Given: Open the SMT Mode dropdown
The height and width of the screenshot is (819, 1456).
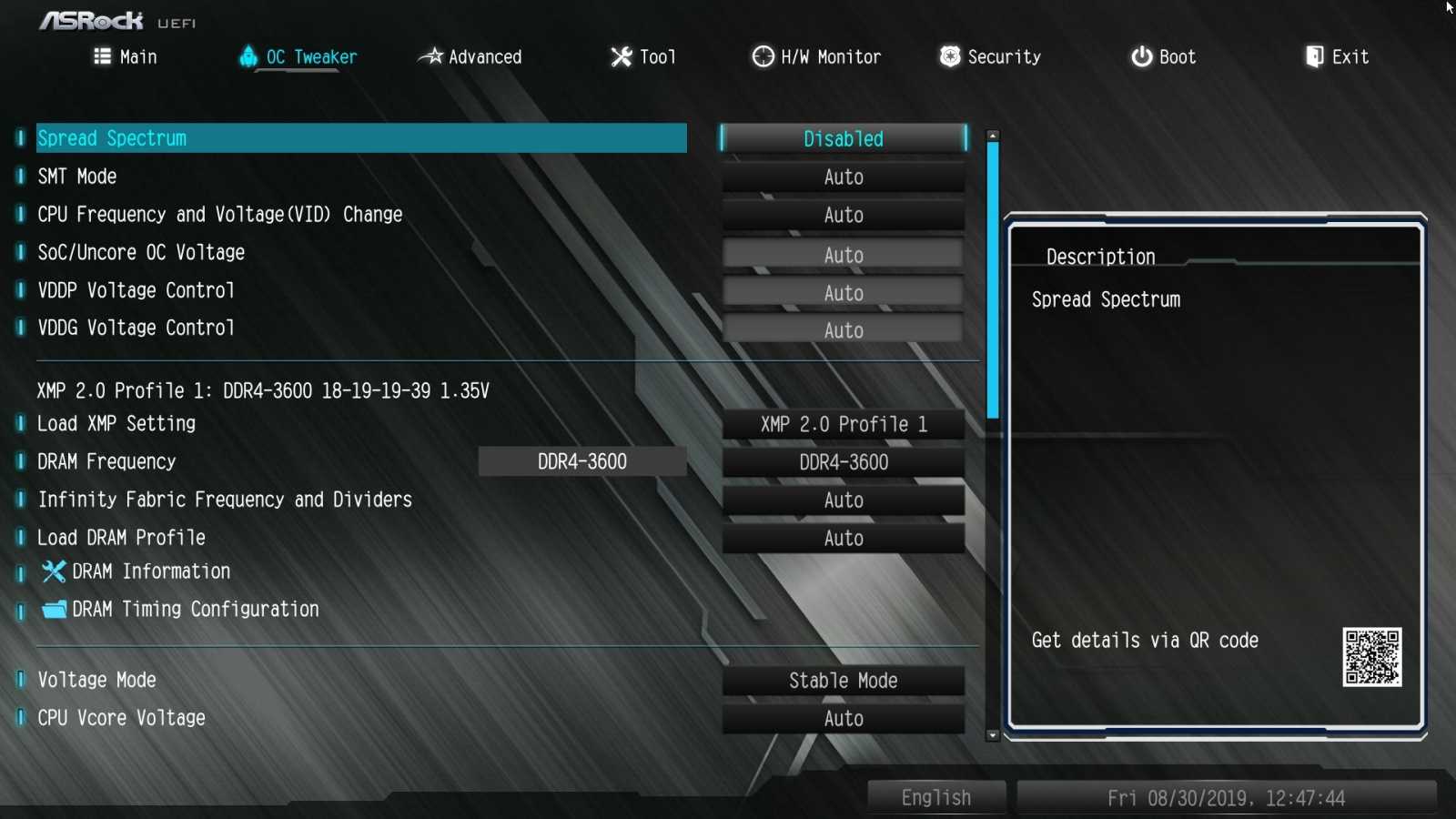Looking at the screenshot, I should (x=843, y=177).
